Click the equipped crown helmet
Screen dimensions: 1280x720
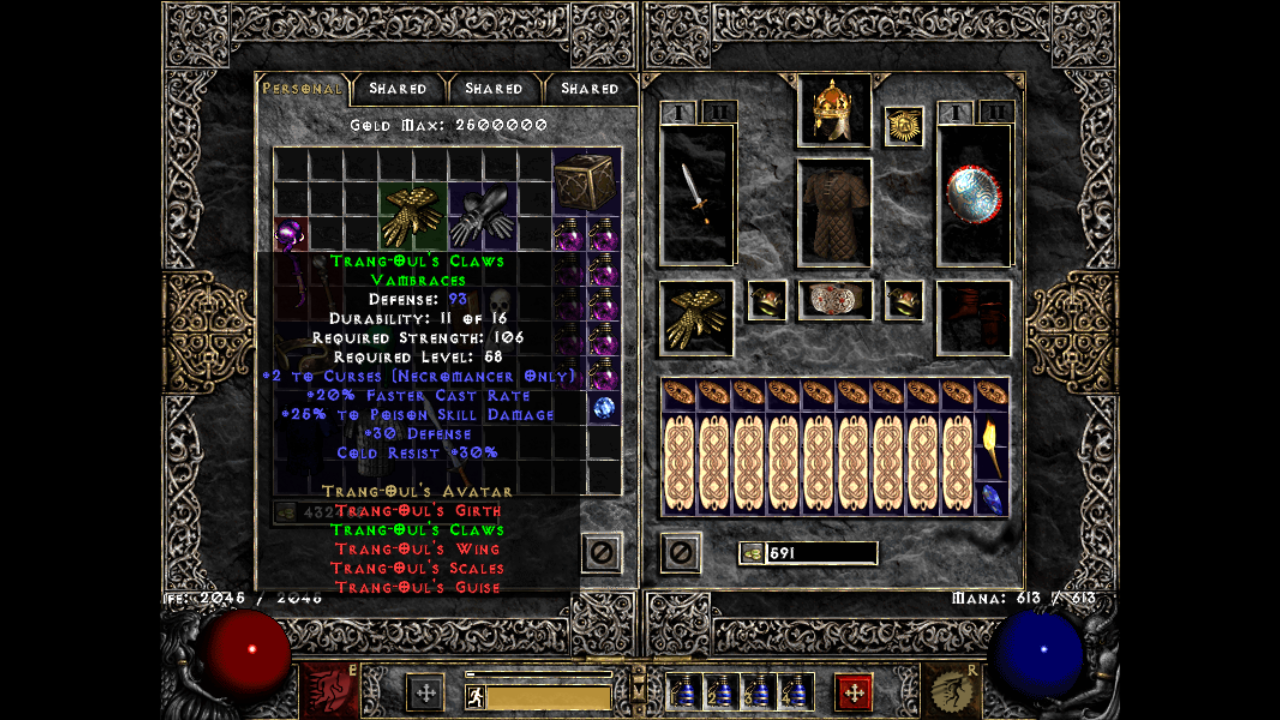coord(833,108)
